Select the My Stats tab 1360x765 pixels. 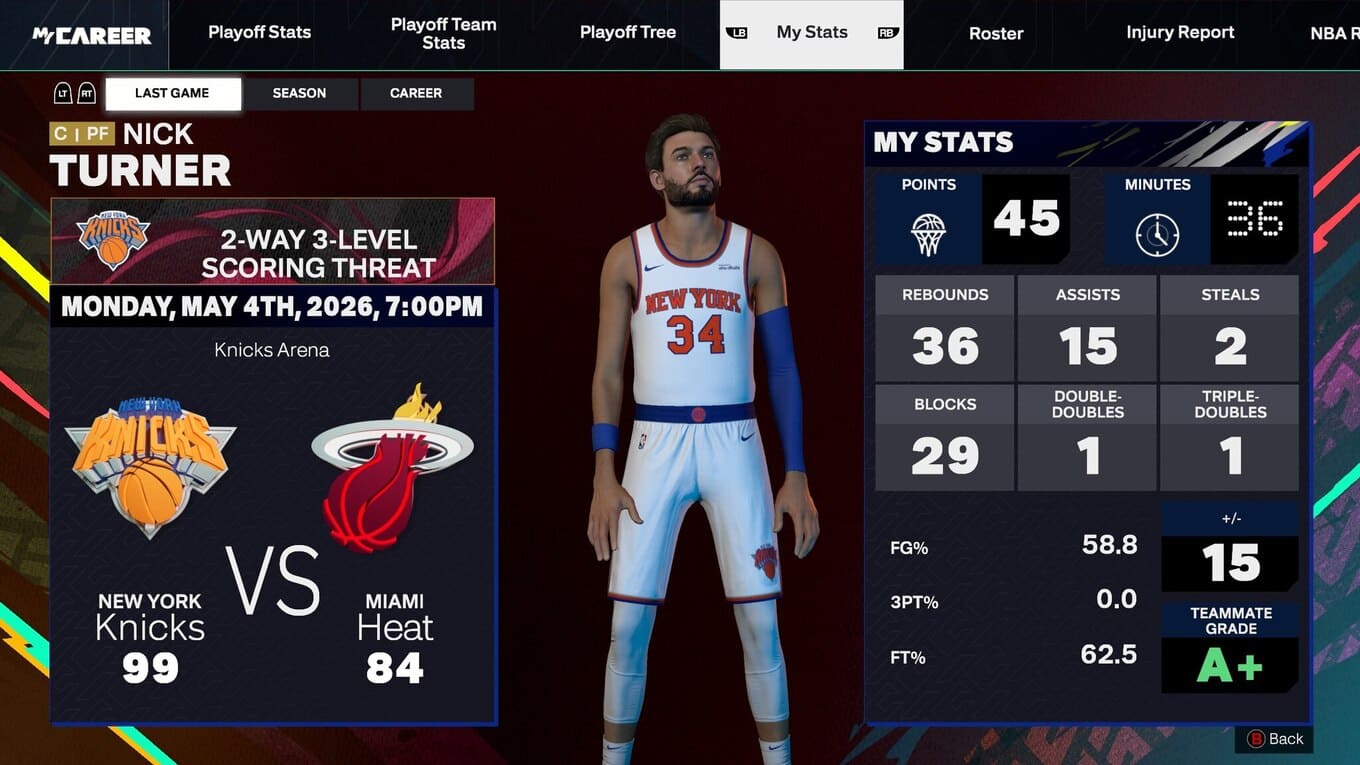click(811, 33)
